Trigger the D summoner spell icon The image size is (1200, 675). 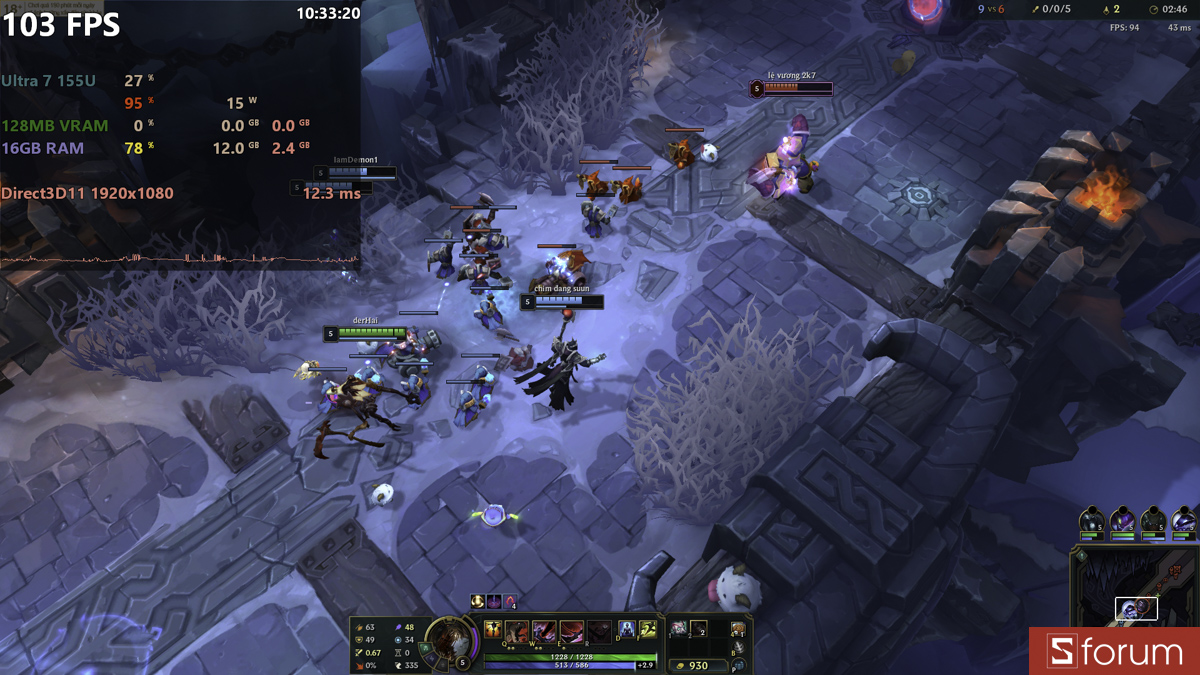pos(626,629)
